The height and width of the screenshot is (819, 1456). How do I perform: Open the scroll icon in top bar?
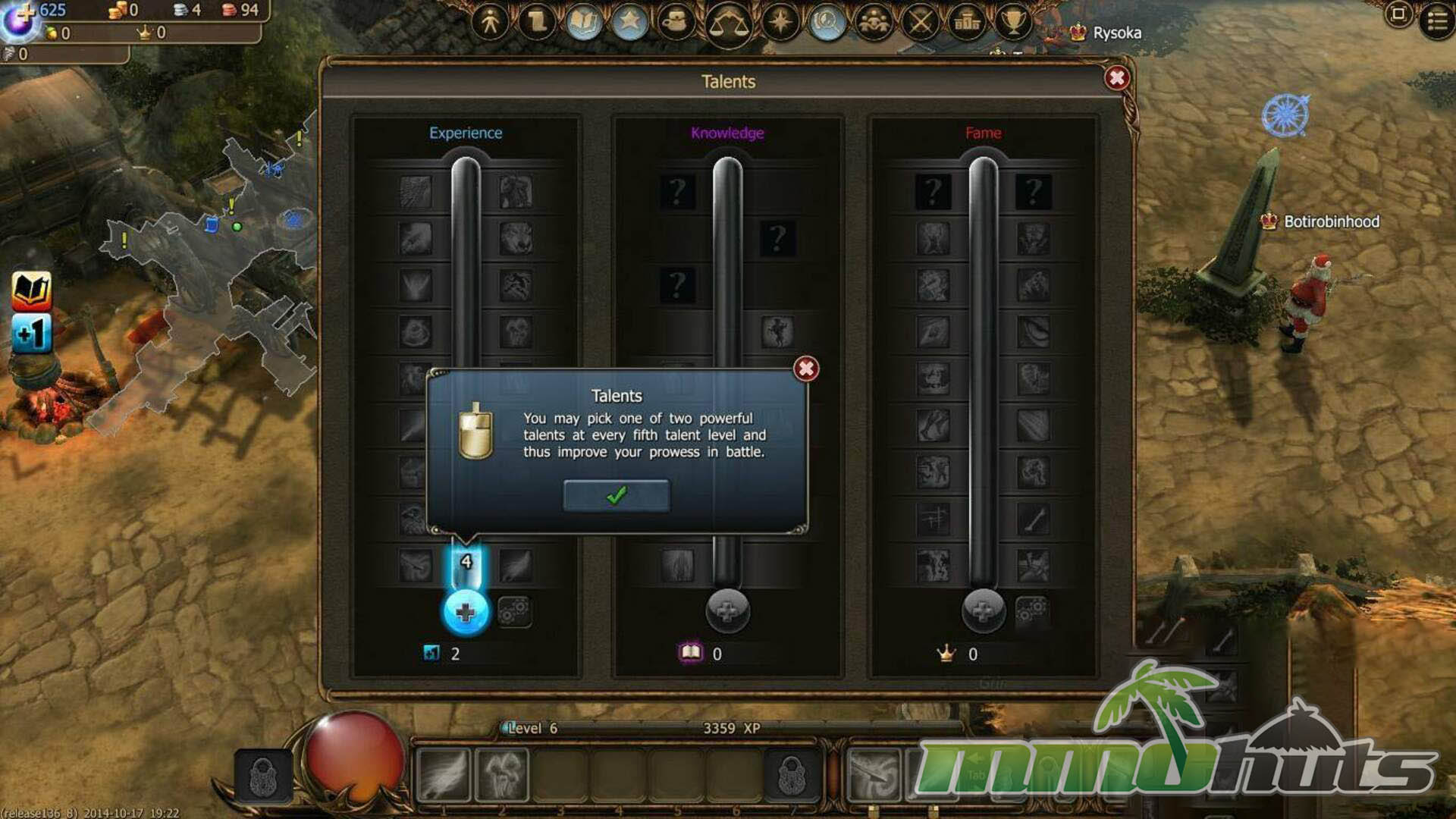click(537, 22)
